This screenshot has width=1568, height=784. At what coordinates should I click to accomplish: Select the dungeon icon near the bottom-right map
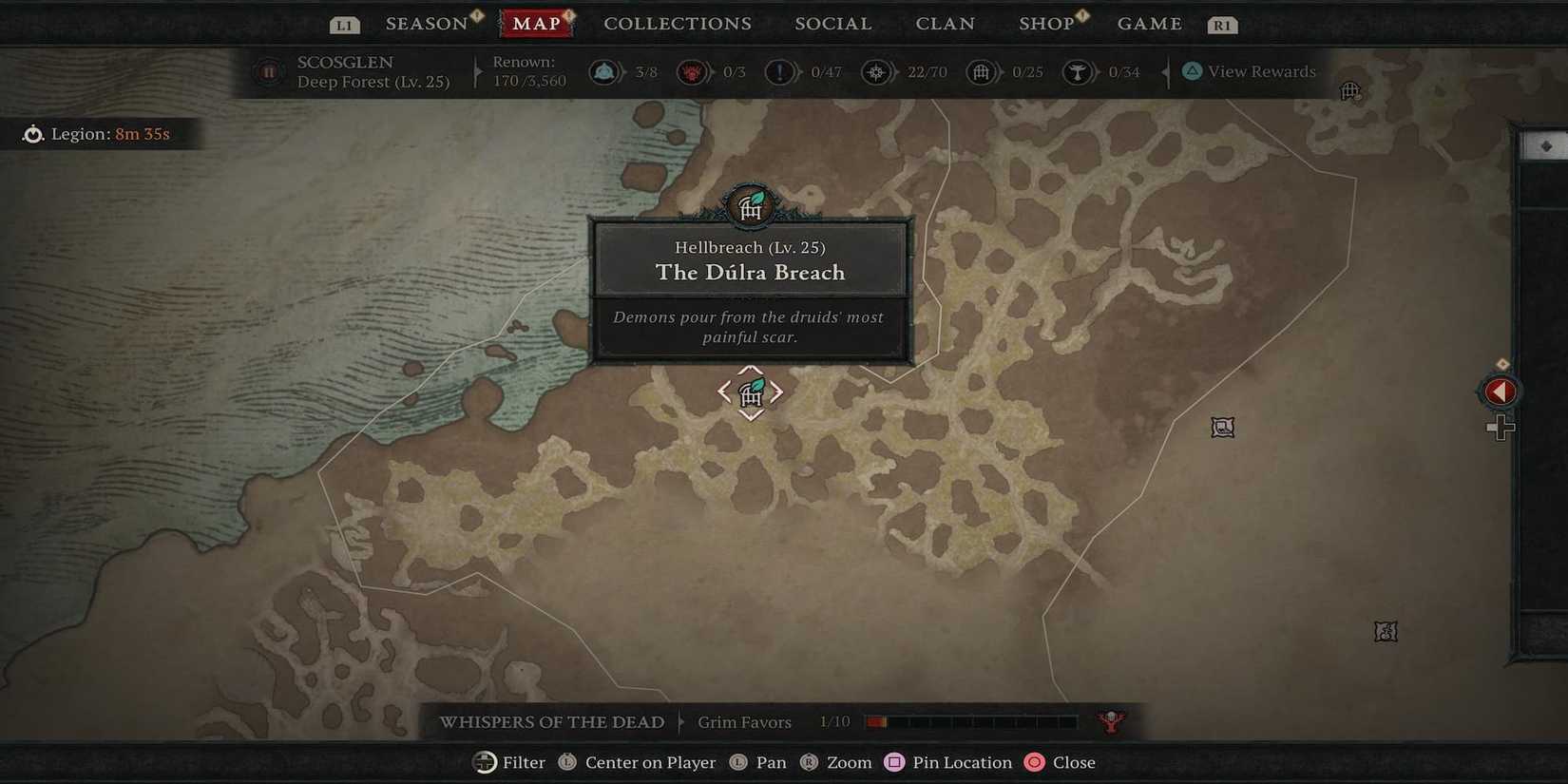coord(1386,631)
